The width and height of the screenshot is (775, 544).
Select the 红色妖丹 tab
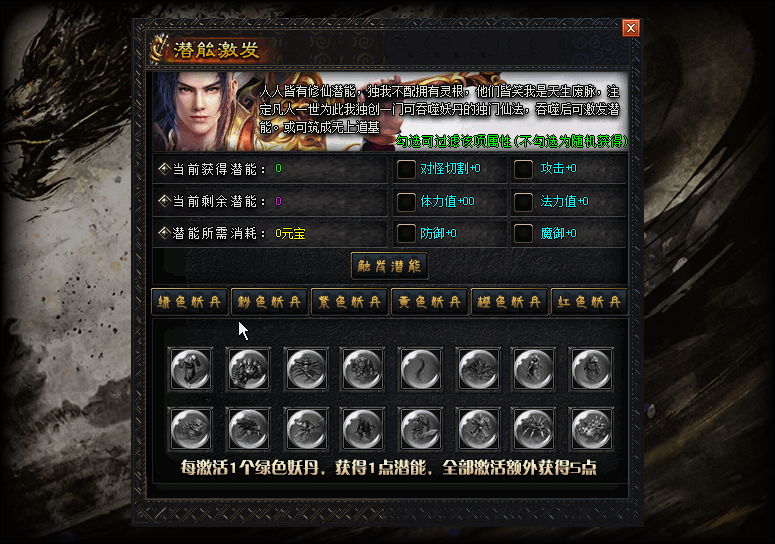(589, 302)
